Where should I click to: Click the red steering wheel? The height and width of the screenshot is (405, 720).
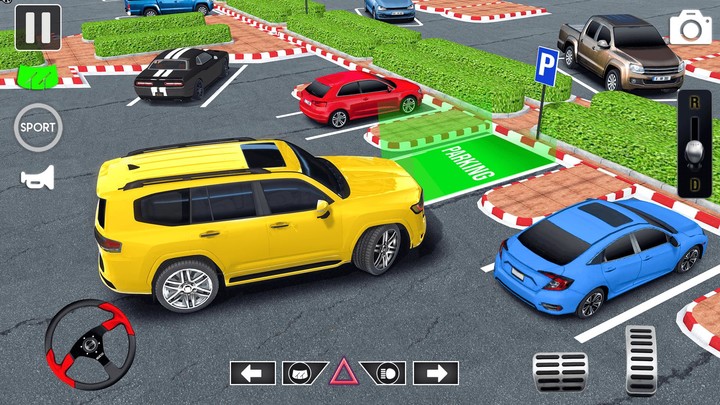[90, 344]
